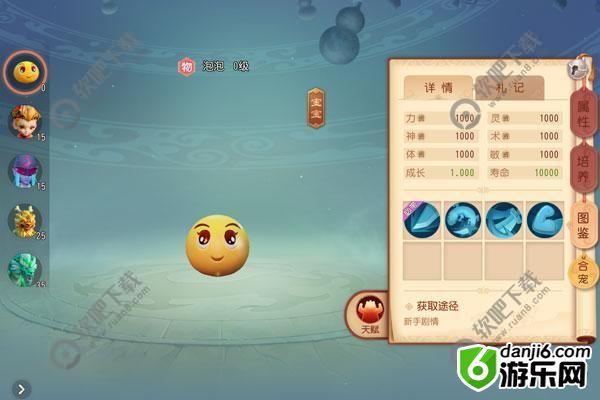Click the 获取途径 obtain method entry
Viewport: 600px width, 400px height.
(x=439, y=305)
